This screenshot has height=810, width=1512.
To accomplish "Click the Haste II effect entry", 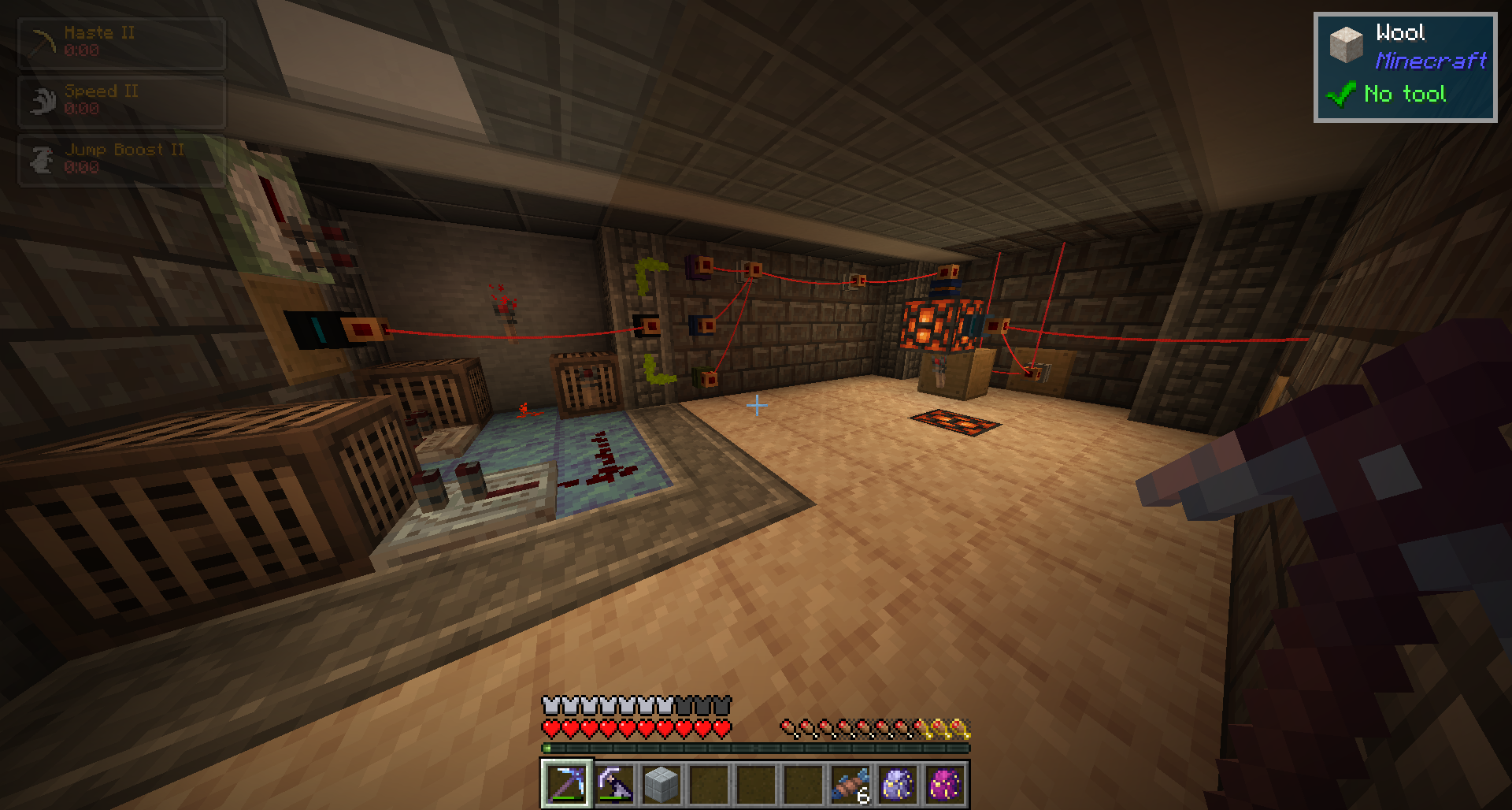I will (122, 43).
